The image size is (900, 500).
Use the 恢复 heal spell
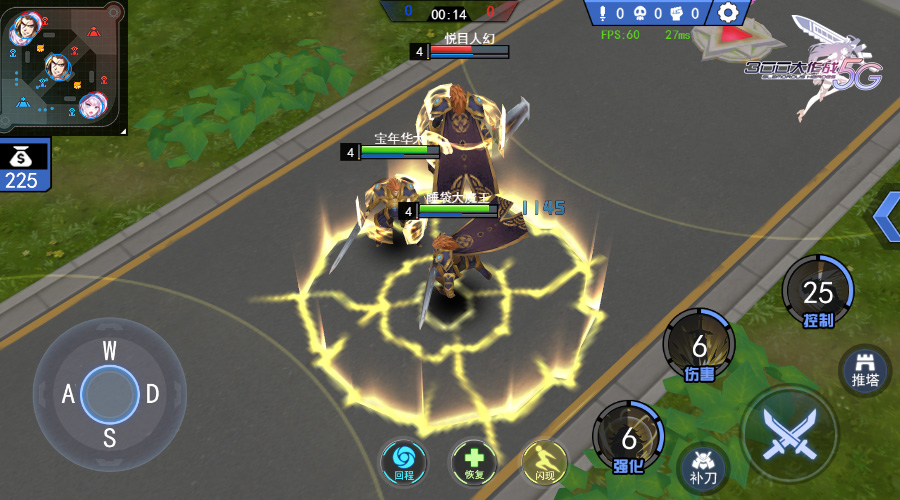pos(473,462)
